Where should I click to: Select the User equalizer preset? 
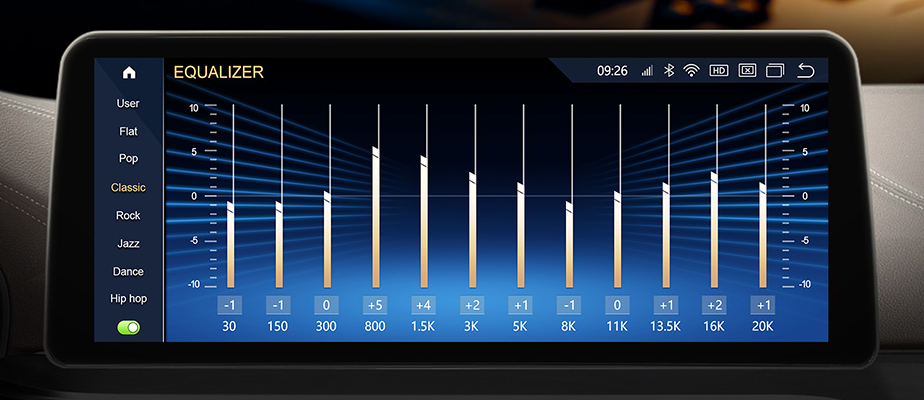point(128,103)
